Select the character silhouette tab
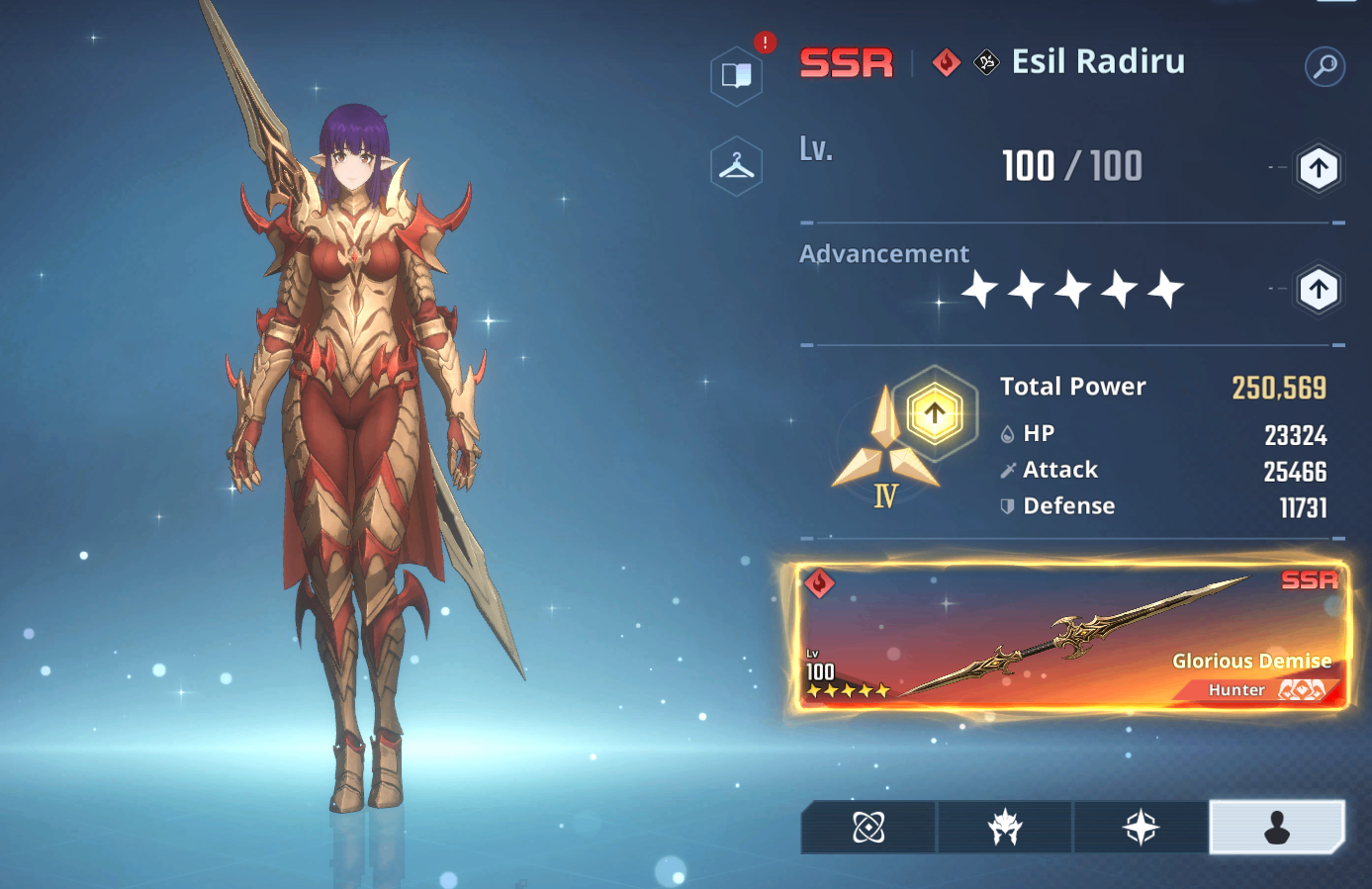Image resolution: width=1372 pixels, height=889 pixels. tap(1277, 827)
